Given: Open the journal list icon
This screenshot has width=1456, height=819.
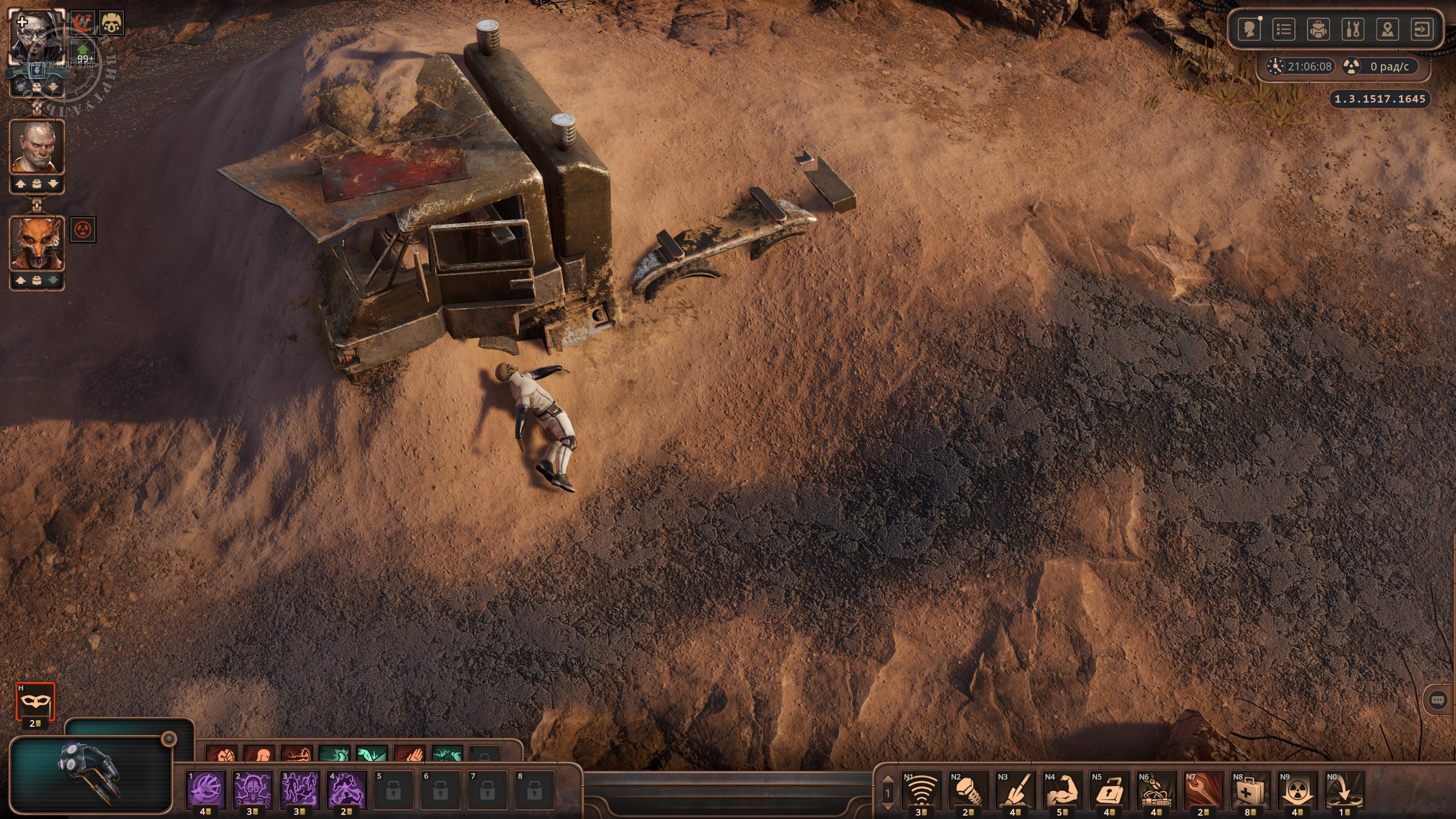Looking at the screenshot, I should [x=1284, y=29].
